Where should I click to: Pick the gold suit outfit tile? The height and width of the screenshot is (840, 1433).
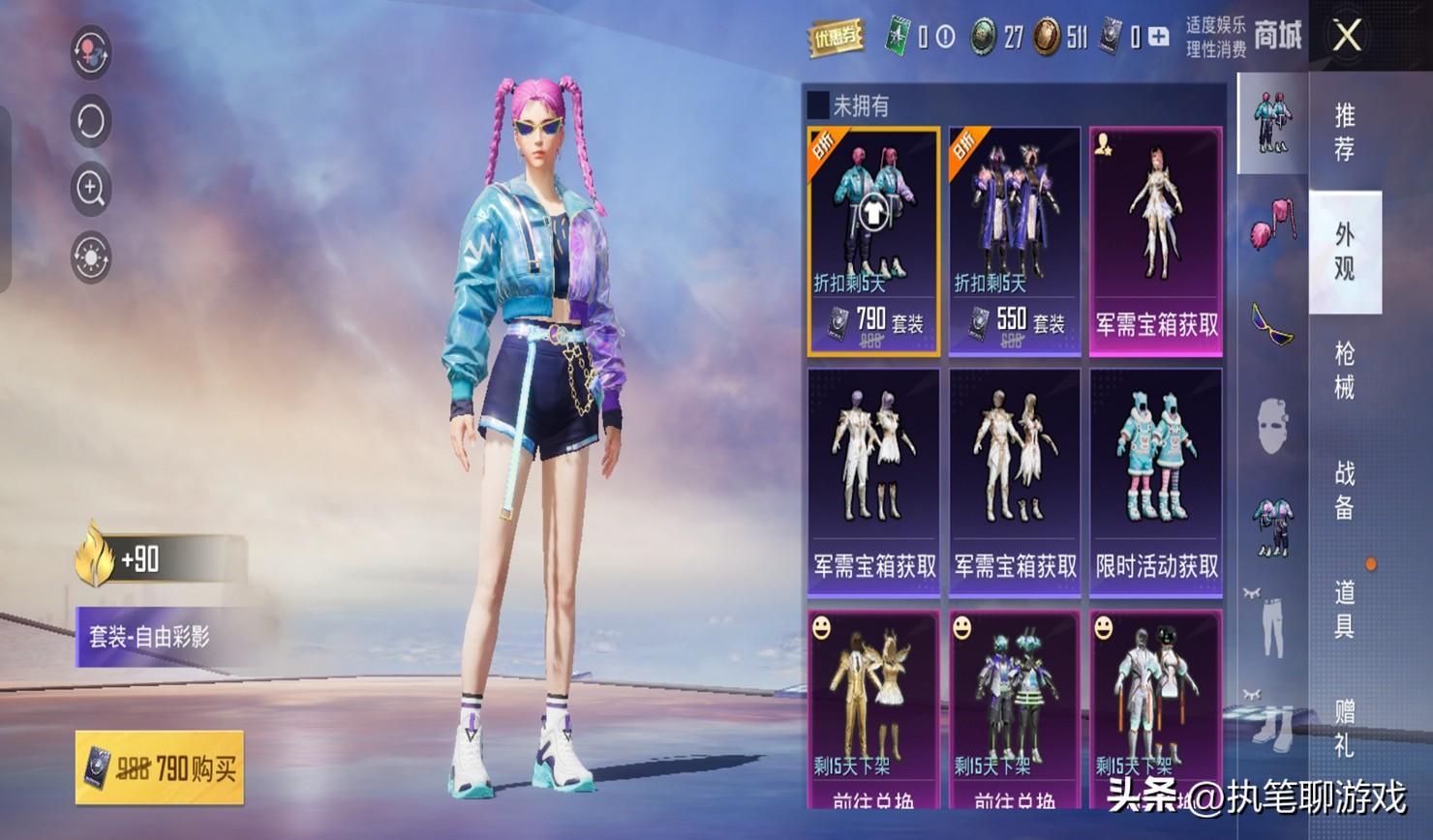point(873,708)
